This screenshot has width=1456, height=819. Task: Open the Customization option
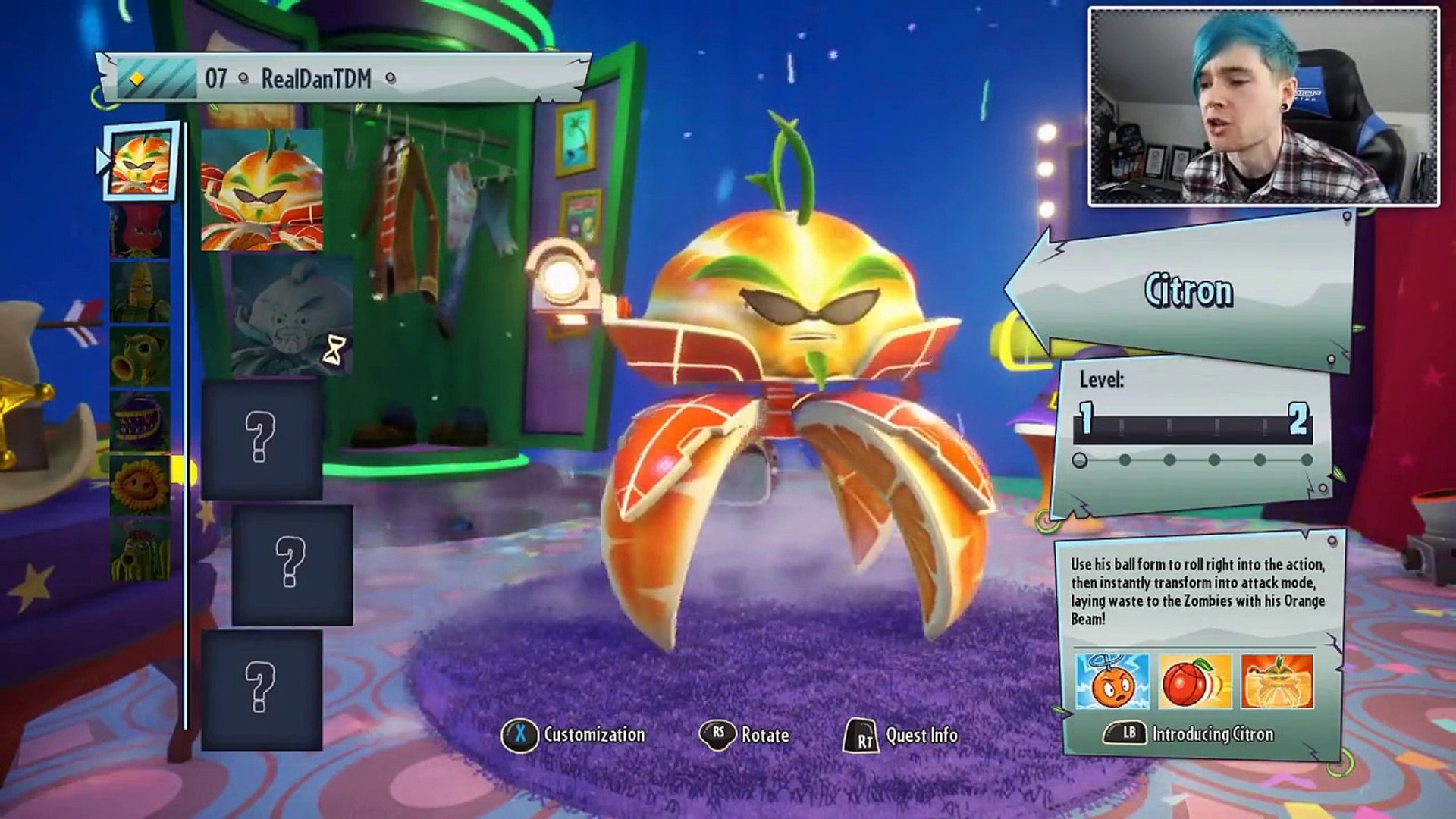575,734
